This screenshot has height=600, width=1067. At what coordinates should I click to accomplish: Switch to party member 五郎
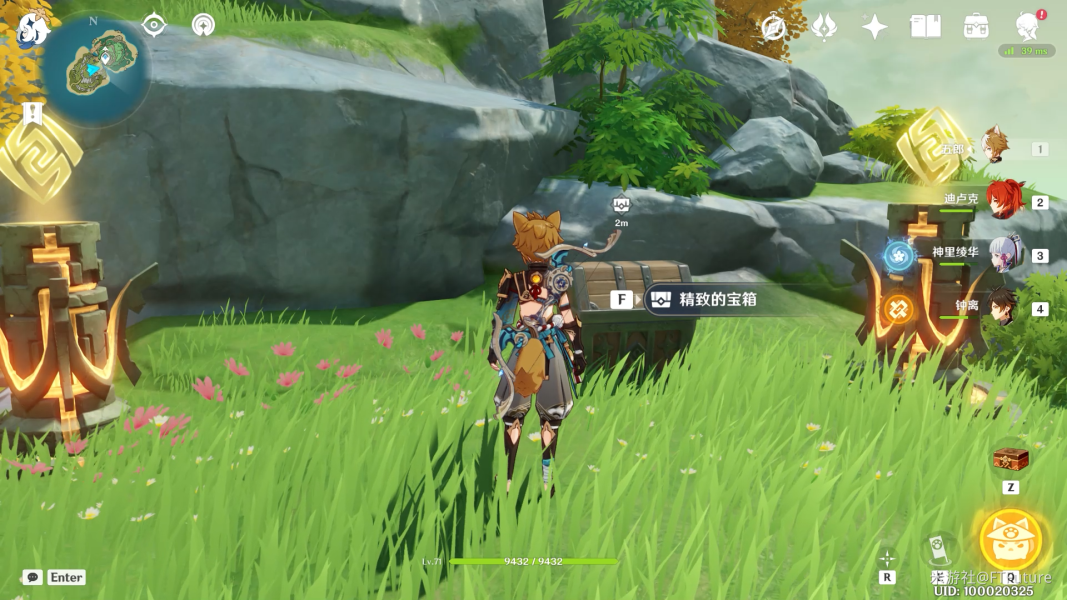(x=994, y=148)
